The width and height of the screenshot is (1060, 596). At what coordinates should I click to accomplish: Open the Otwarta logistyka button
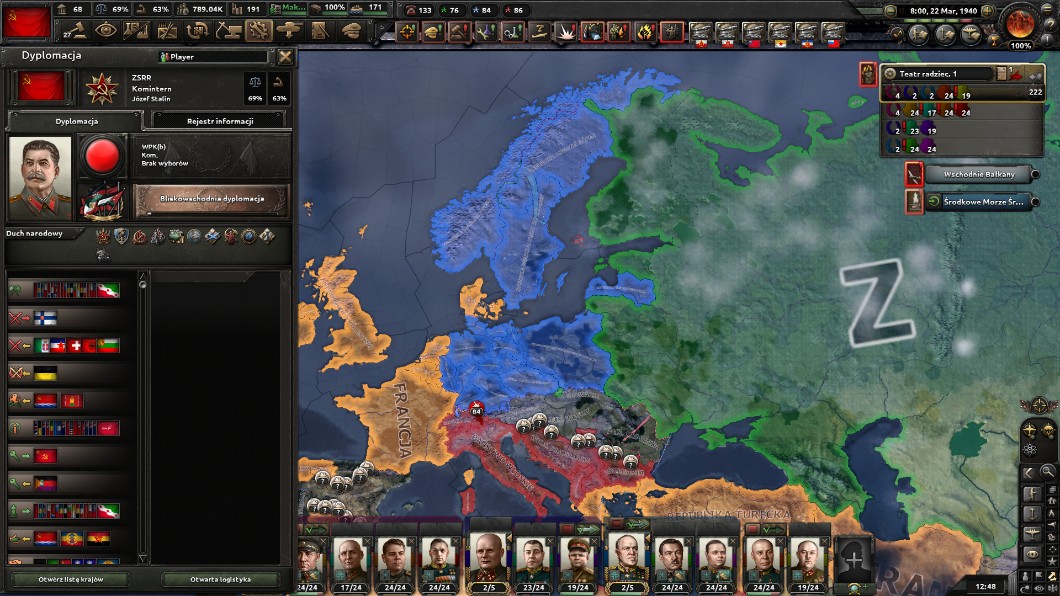click(x=220, y=580)
